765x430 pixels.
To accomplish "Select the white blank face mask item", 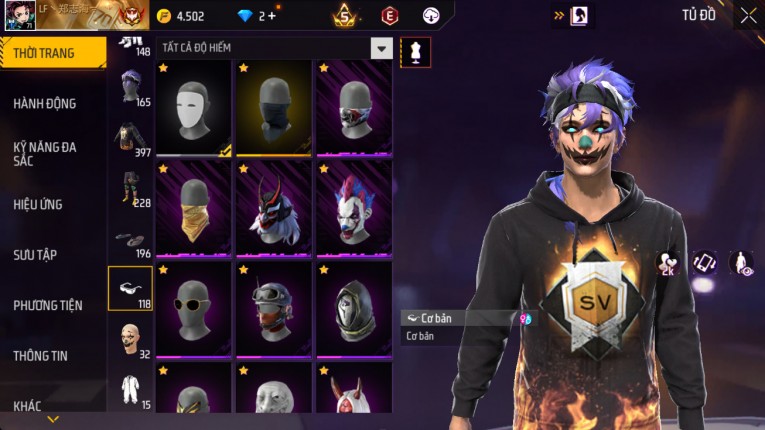I will click(x=194, y=108).
